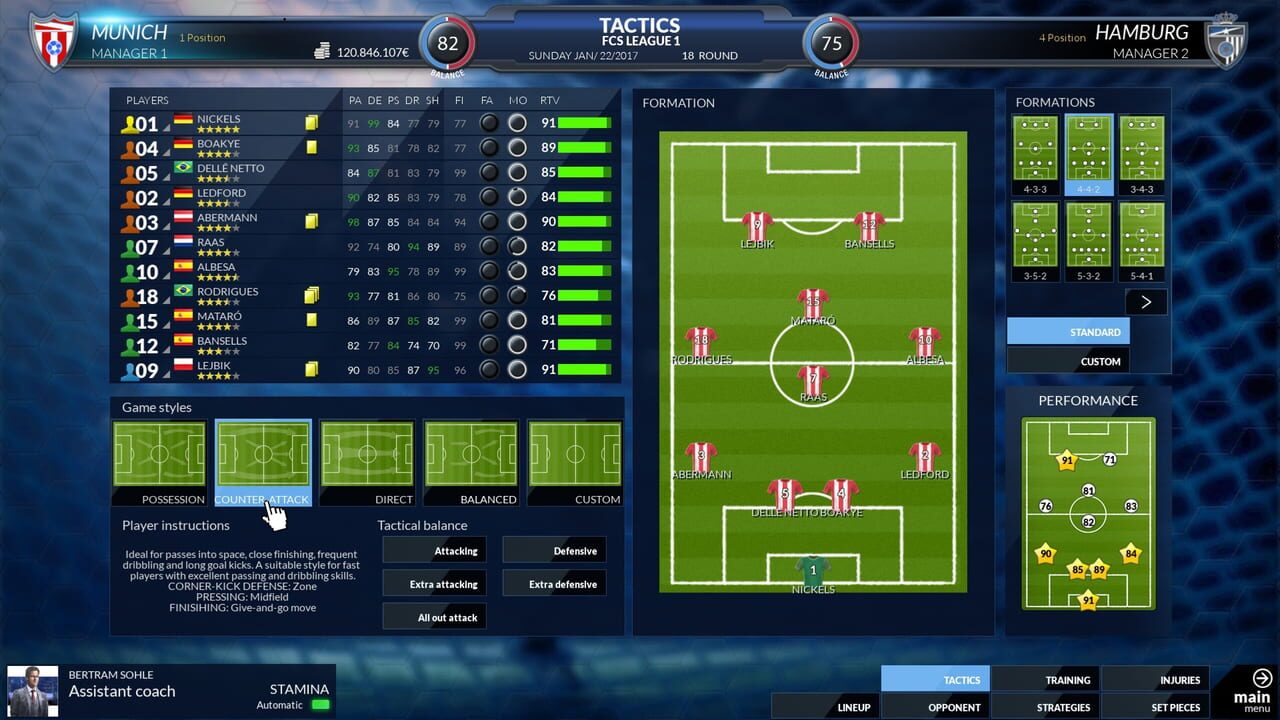Open the CUSTOM game style icon
Screen dimensions: 1280x720
pyautogui.click(x=575, y=455)
